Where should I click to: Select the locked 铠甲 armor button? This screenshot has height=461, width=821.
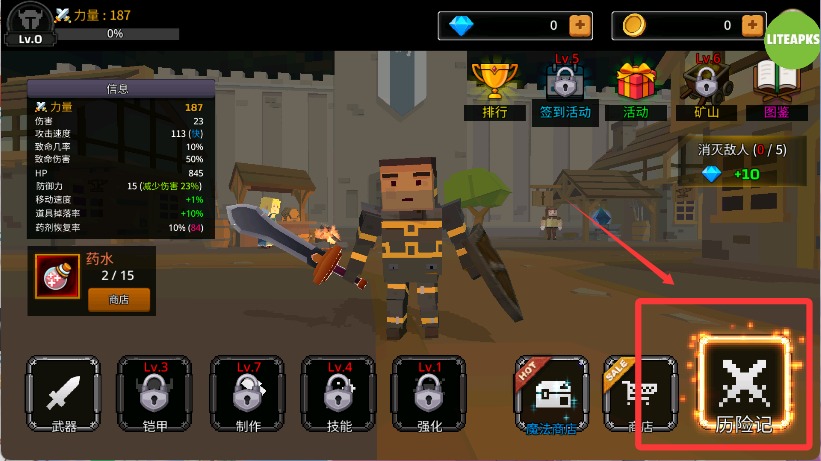pos(155,394)
